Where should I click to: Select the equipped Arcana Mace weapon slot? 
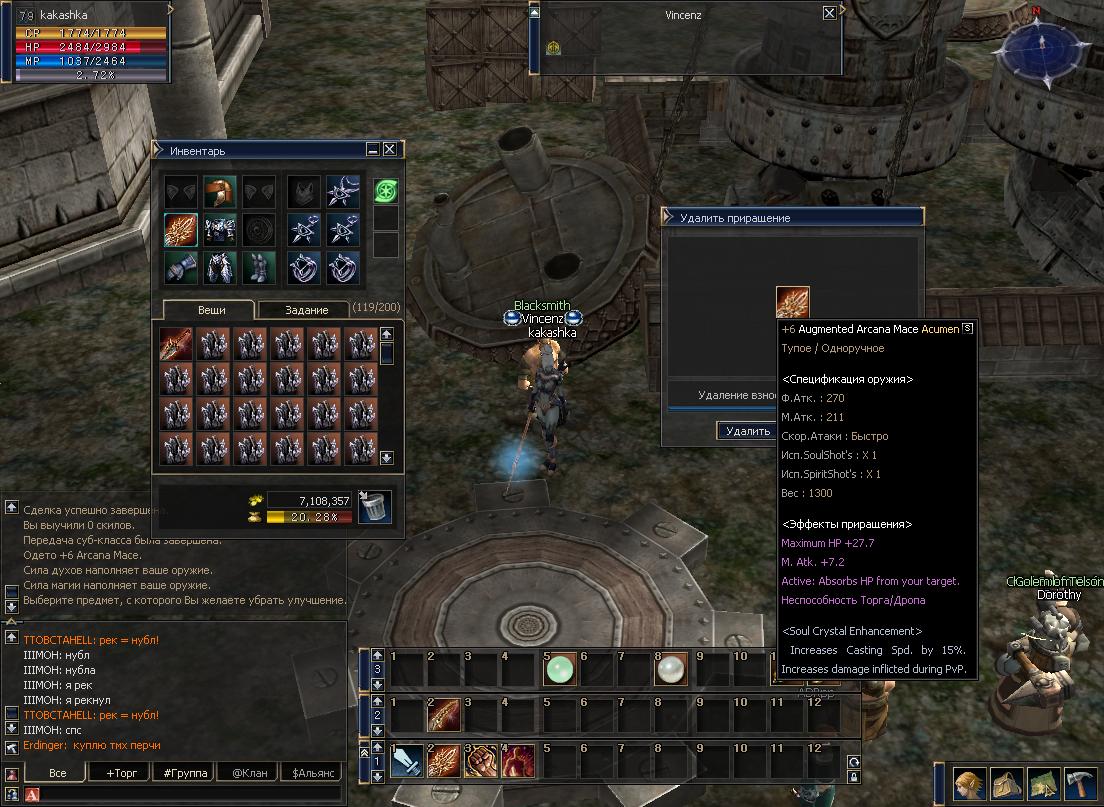[x=181, y=230]
